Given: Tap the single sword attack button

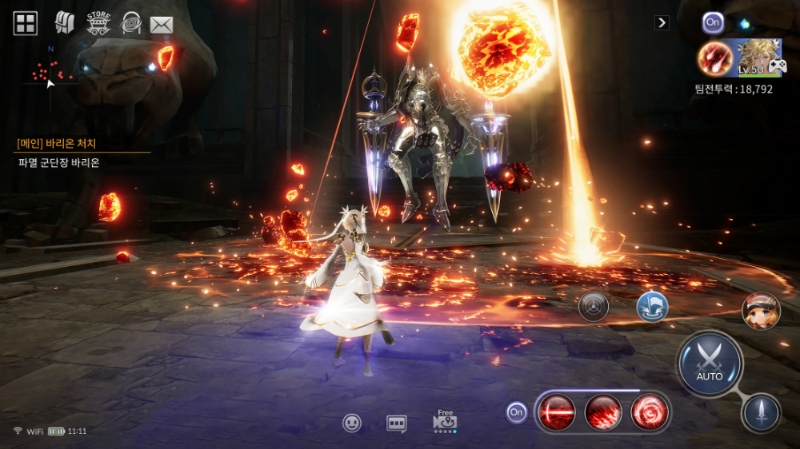Looking at the screenshot, I should [760, 411].
